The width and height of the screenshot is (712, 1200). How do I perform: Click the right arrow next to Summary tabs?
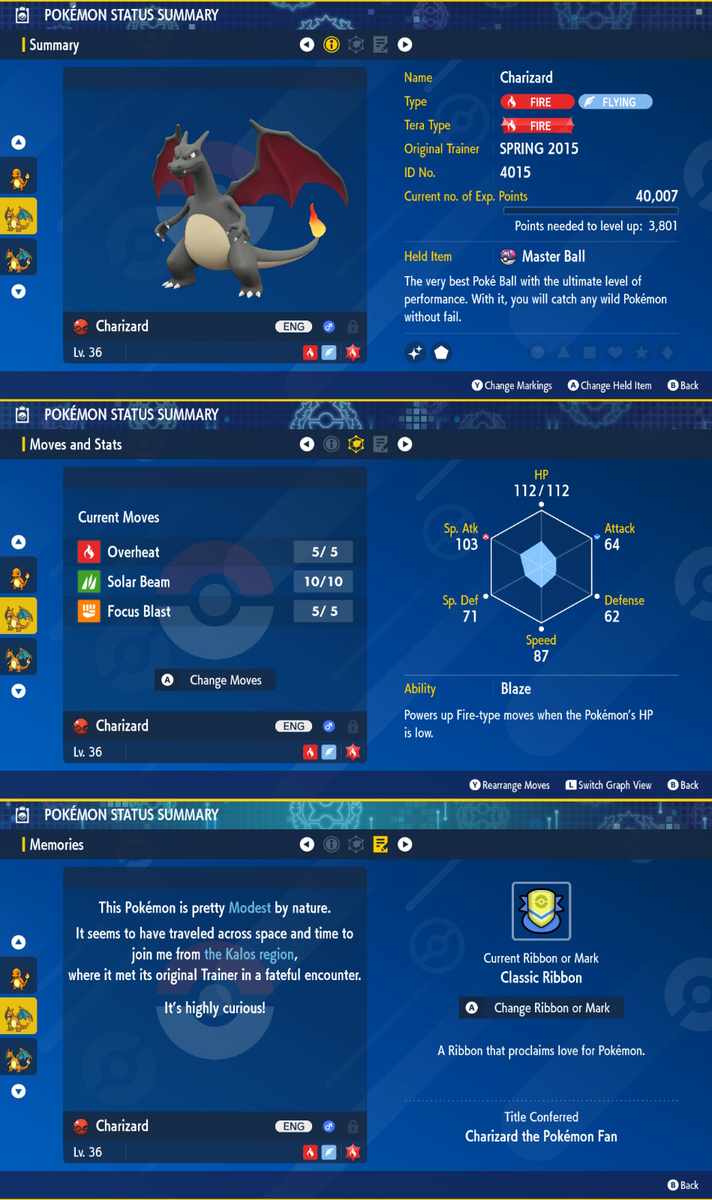pyautogui.click(x=405, y=45)
